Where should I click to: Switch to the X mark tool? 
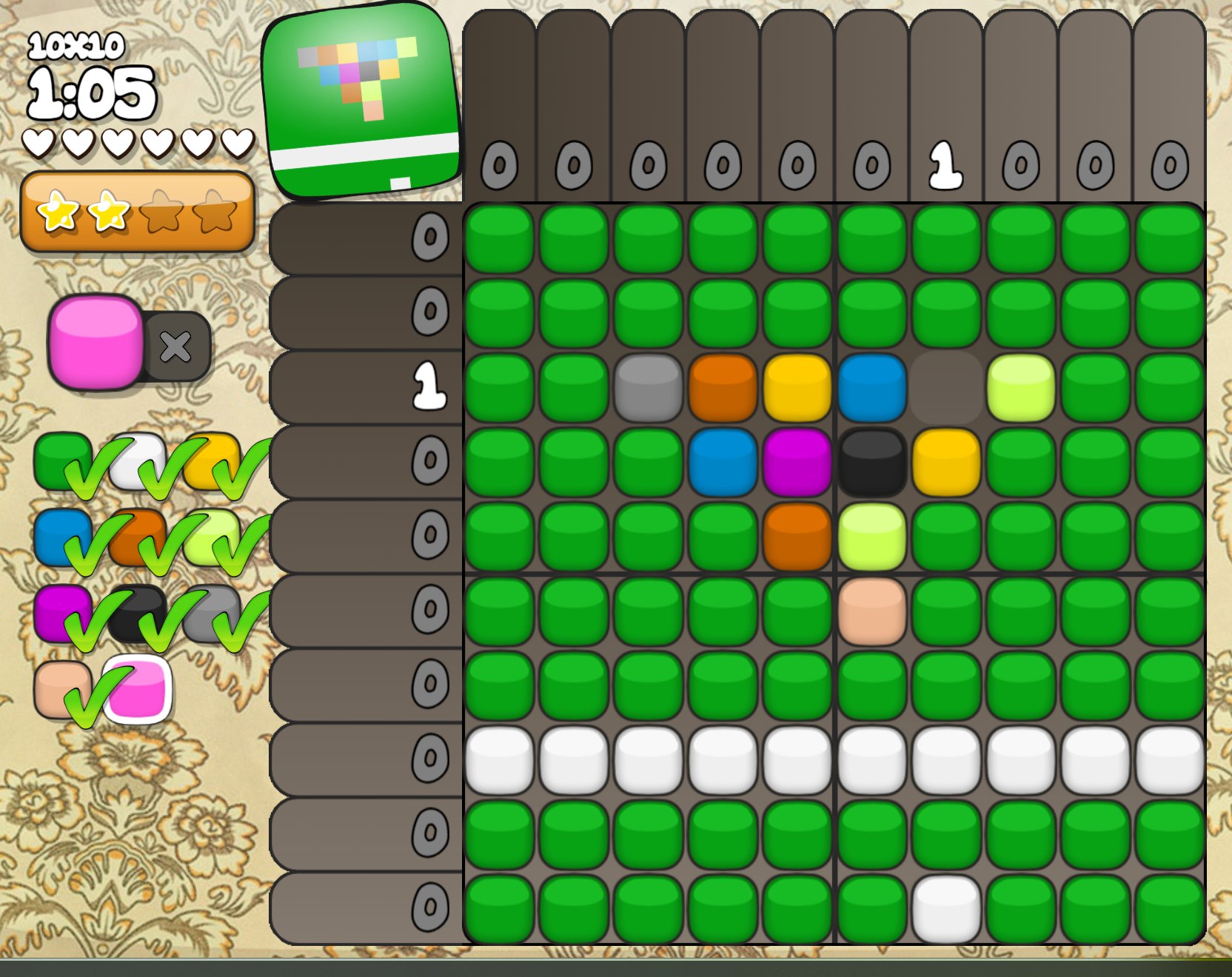click(x=176, y=346)
